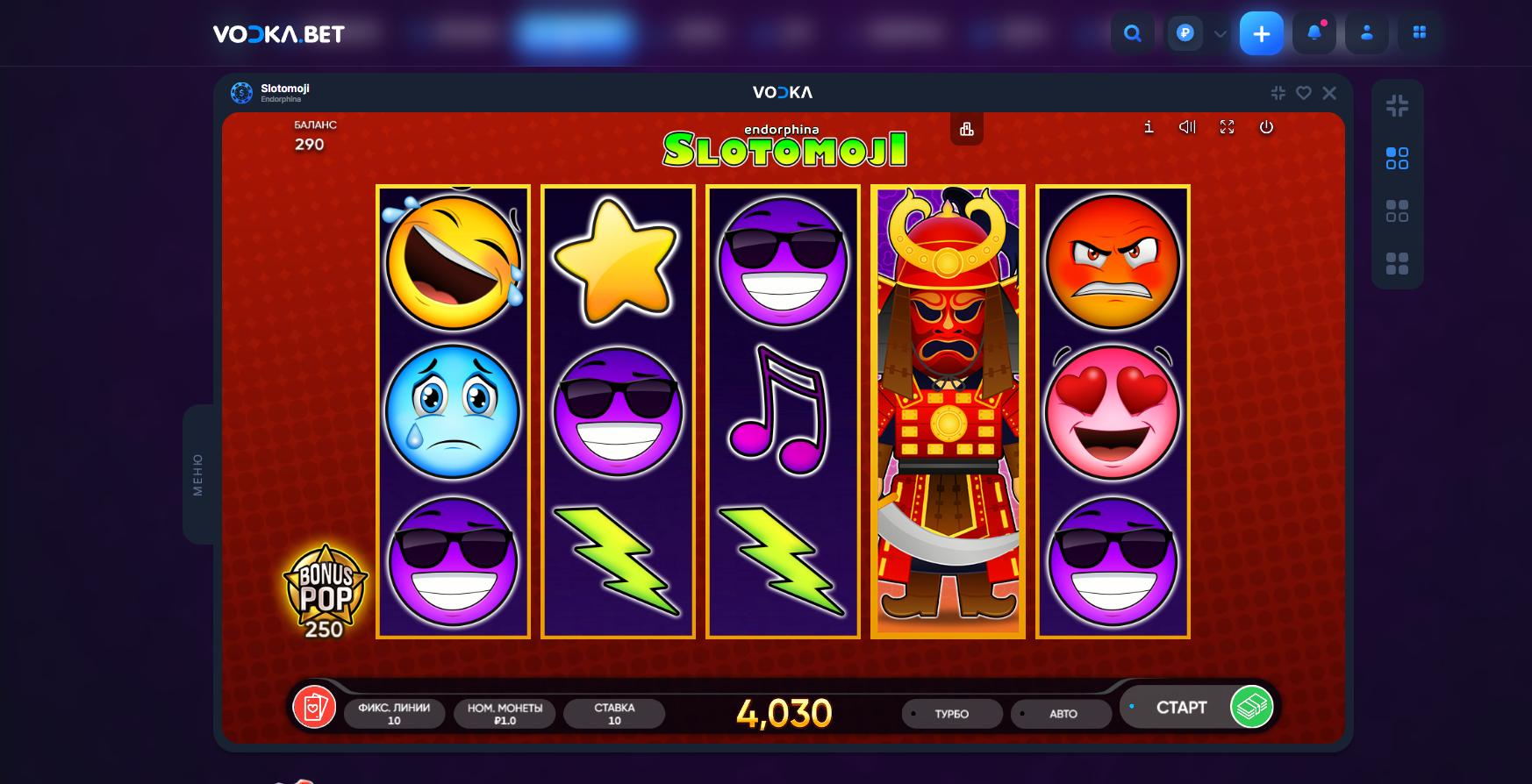This screenshot has width=1532, height=784.
Task: Open the notifications bell
Action: [x=1314, y=33]
